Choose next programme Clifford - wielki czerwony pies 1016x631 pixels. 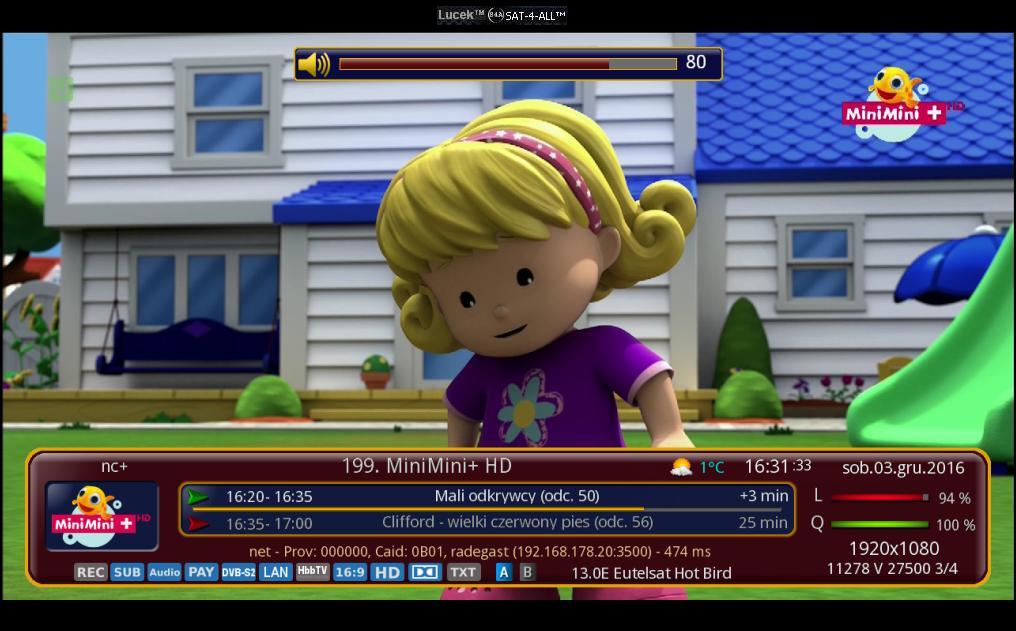pyautogui.click(x=517, y=522)
